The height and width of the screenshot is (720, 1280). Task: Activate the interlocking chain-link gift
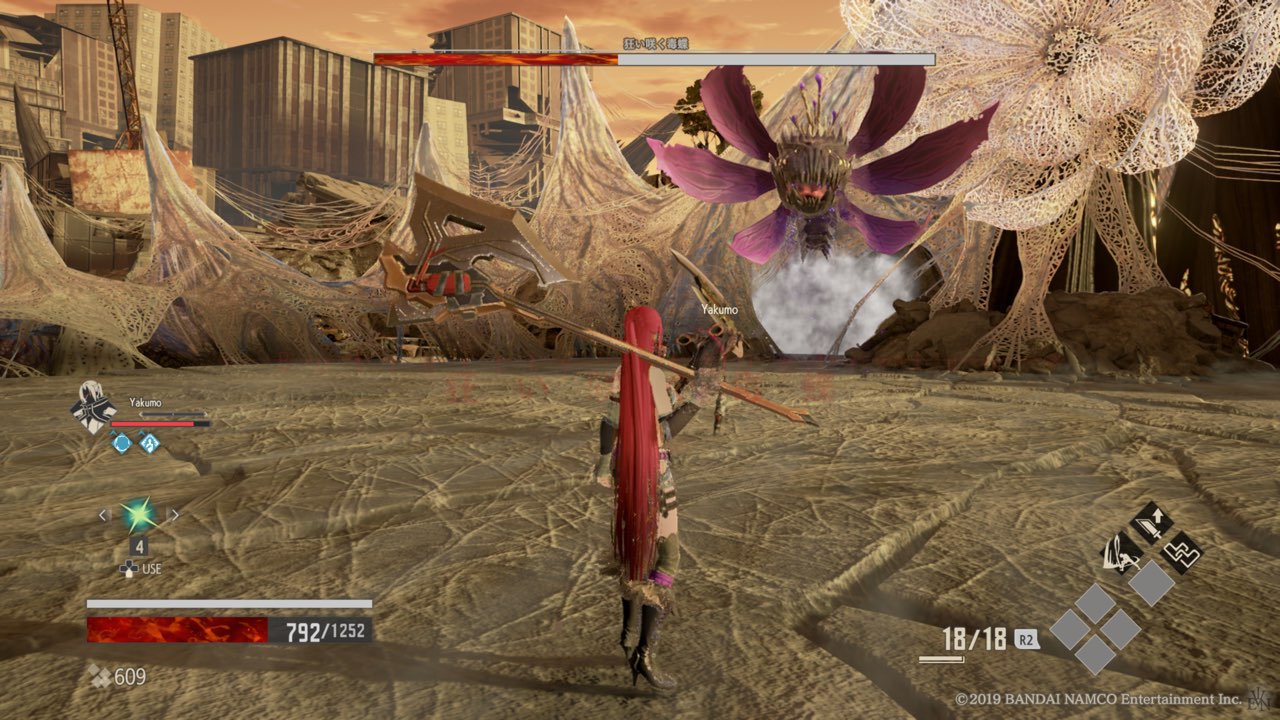pos(1182,551)
